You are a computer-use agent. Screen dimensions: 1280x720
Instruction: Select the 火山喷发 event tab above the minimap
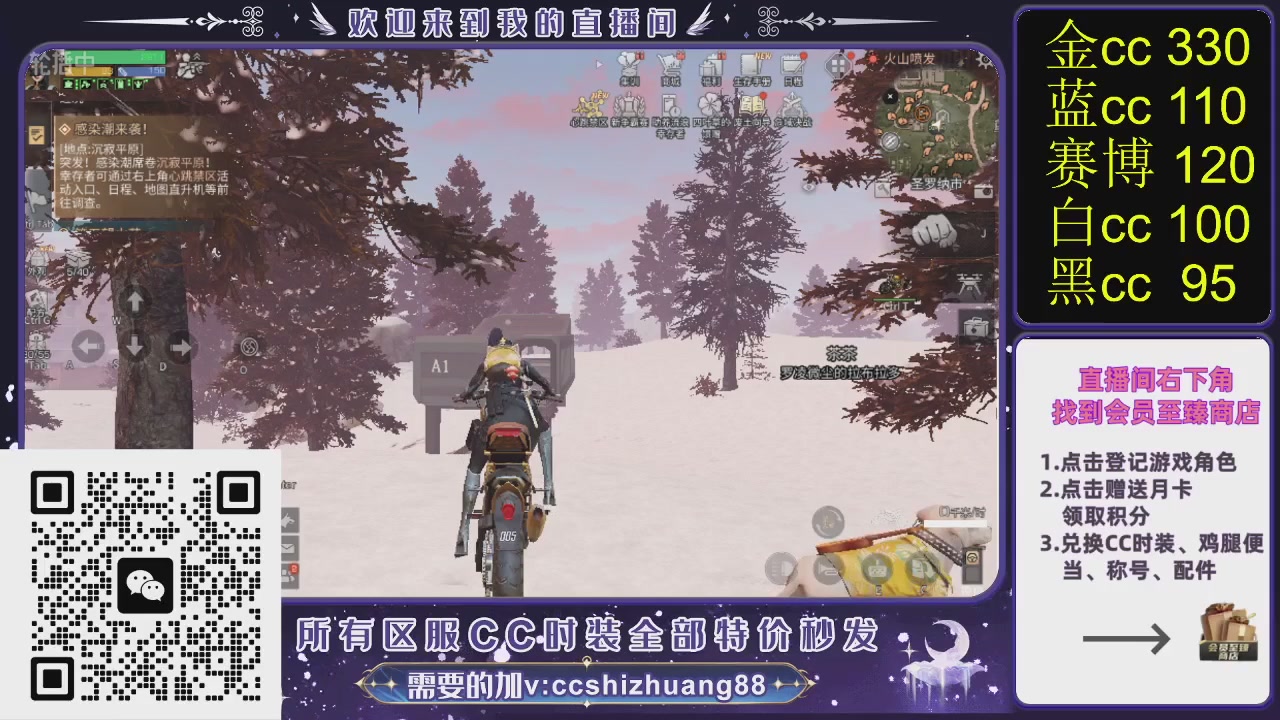[x=908, y=58]
